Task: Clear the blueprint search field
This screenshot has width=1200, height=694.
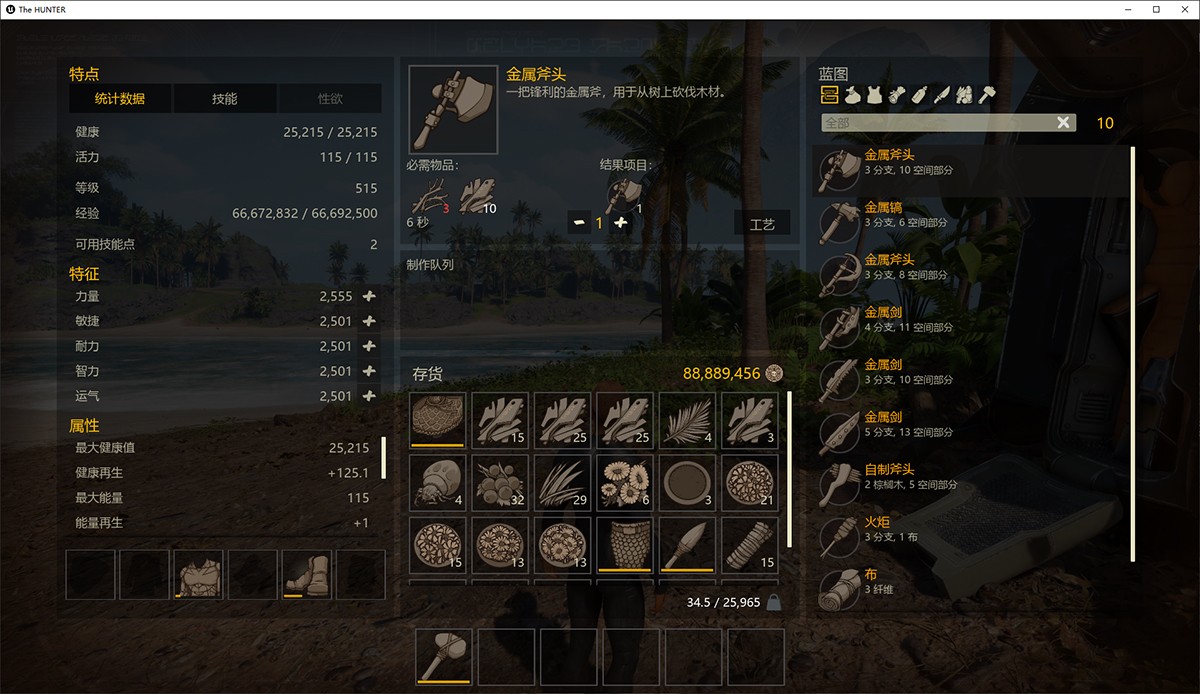Action: pos(1064,122)
